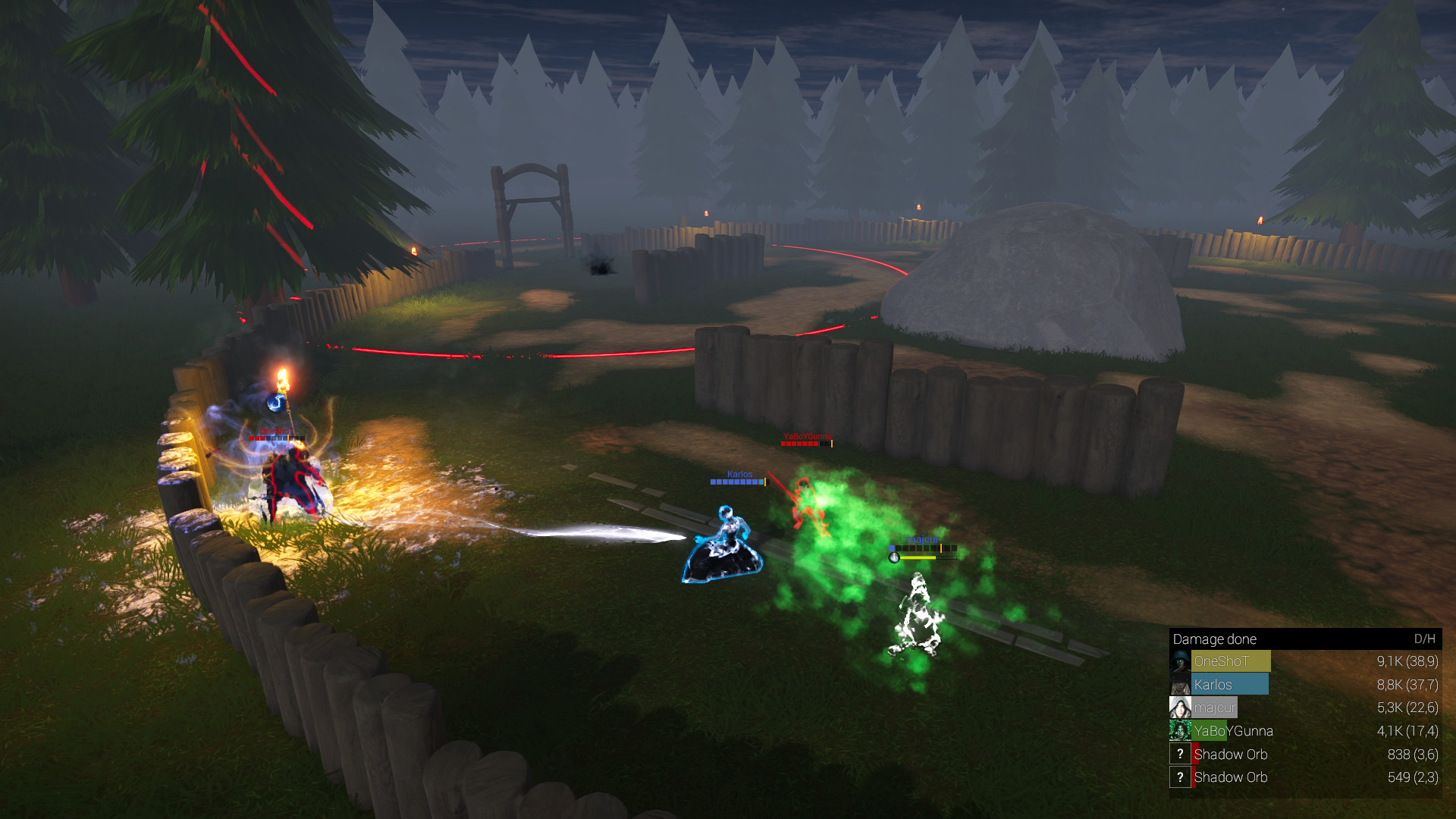Select the Damage done title bar
Viewport: 1456px width, 819px height.
click(x=1213, y=639)
